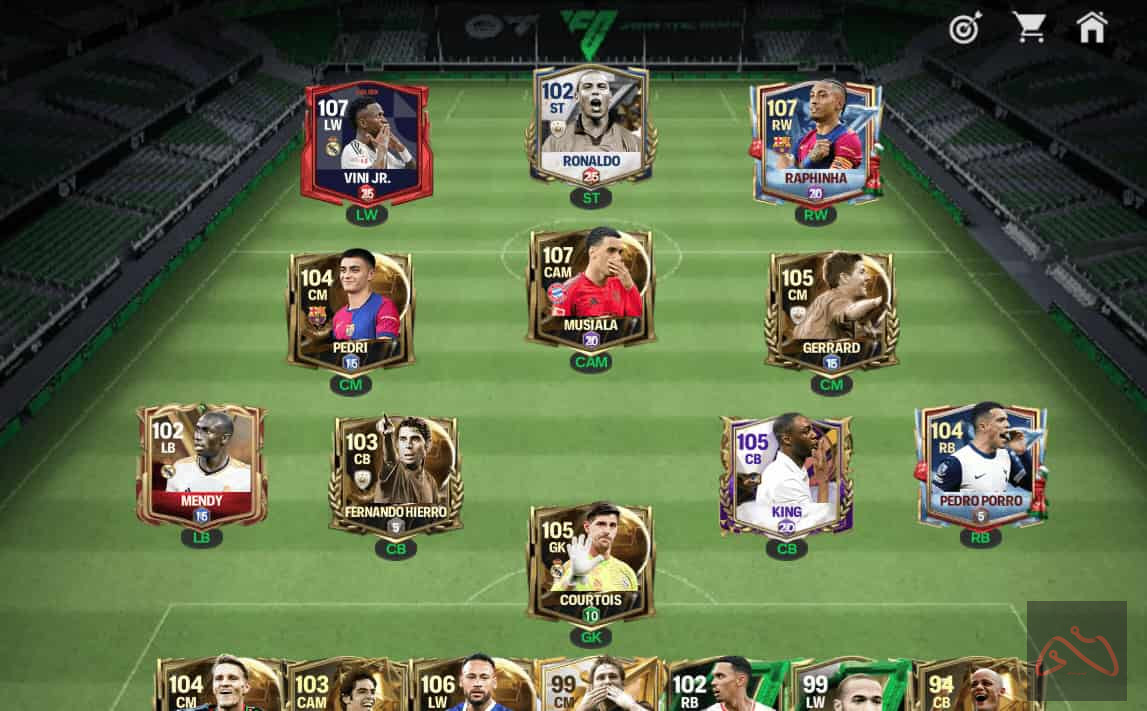Select Raphinha's right wing card
Viewport: 1147px width, 711px height.
816,142
